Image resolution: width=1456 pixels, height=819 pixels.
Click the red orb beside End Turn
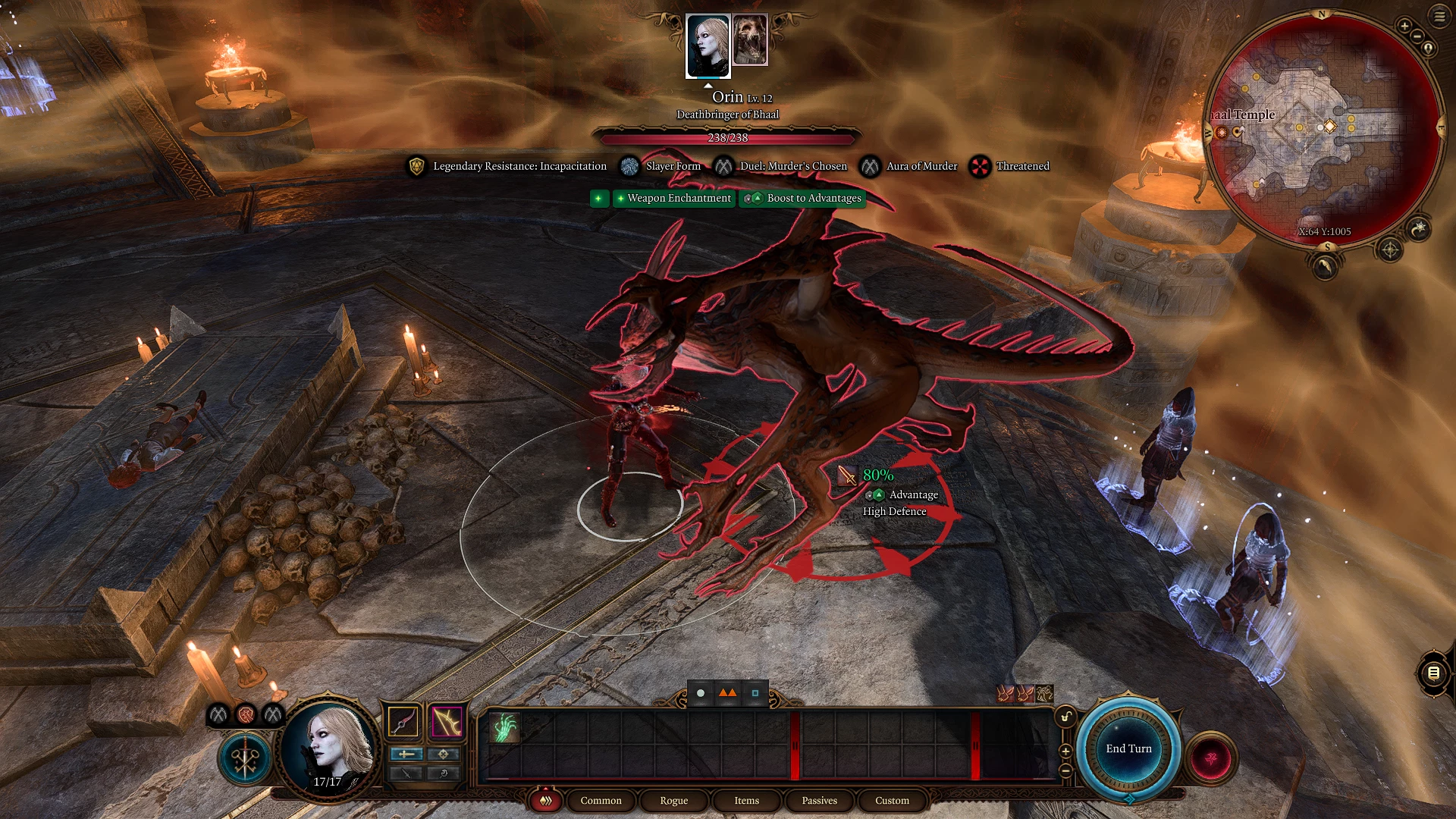(1211, 757)
